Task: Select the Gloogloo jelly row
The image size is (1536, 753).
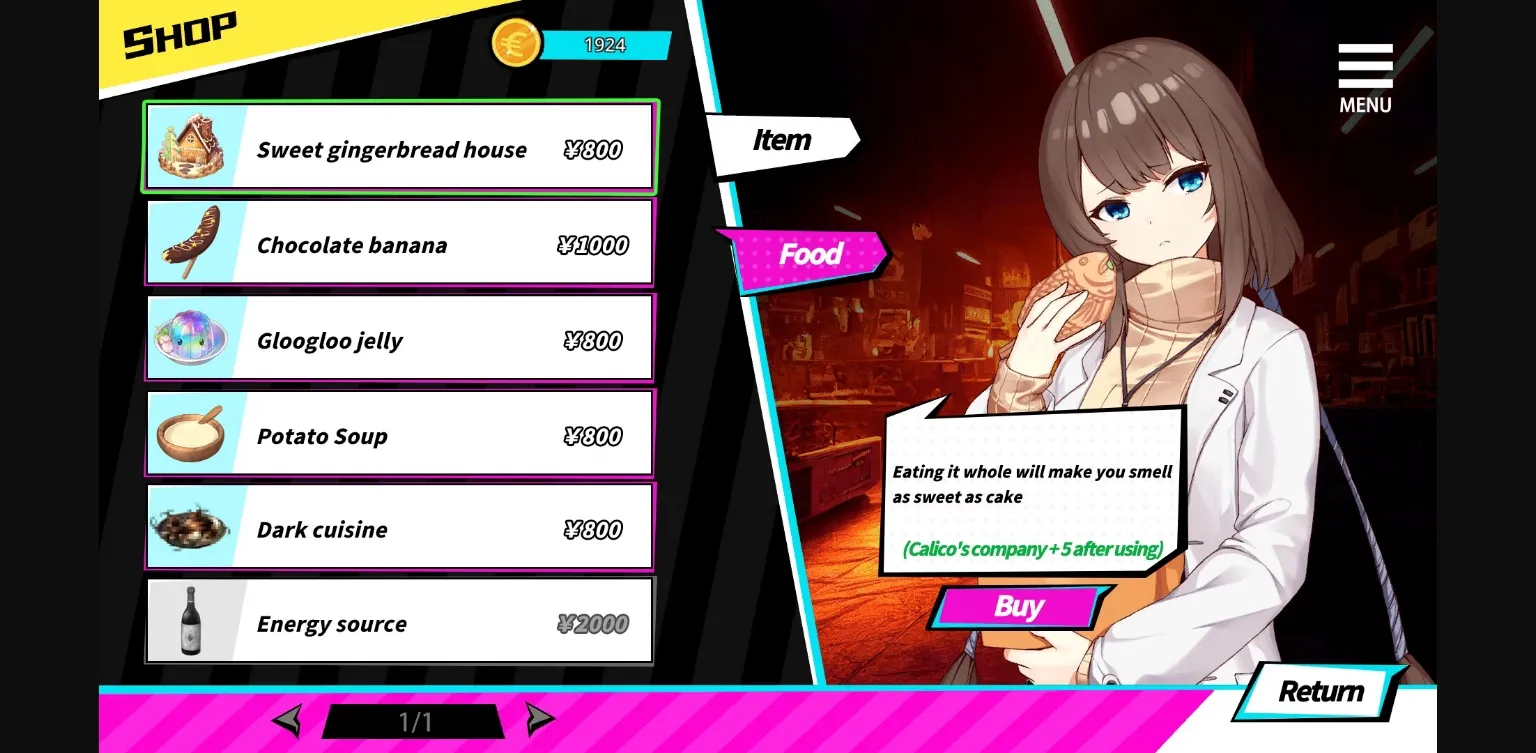Action: [400, 337]
